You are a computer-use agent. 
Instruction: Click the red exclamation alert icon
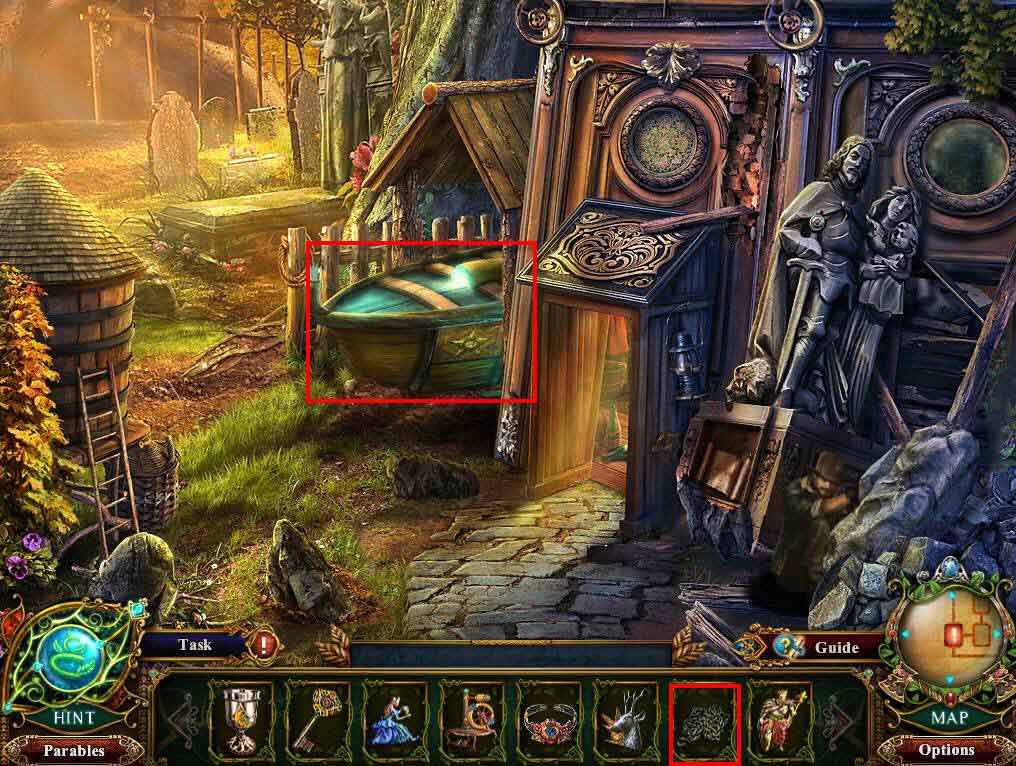266,645
